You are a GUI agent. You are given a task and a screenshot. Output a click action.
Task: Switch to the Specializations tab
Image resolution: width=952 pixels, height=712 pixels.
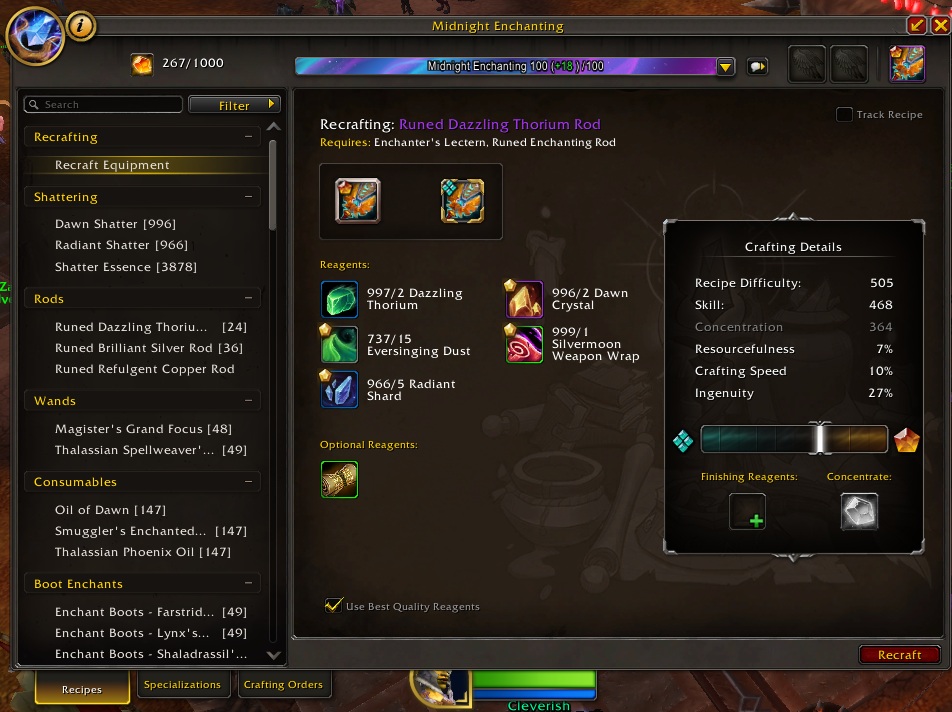click(x=182, y=685)
